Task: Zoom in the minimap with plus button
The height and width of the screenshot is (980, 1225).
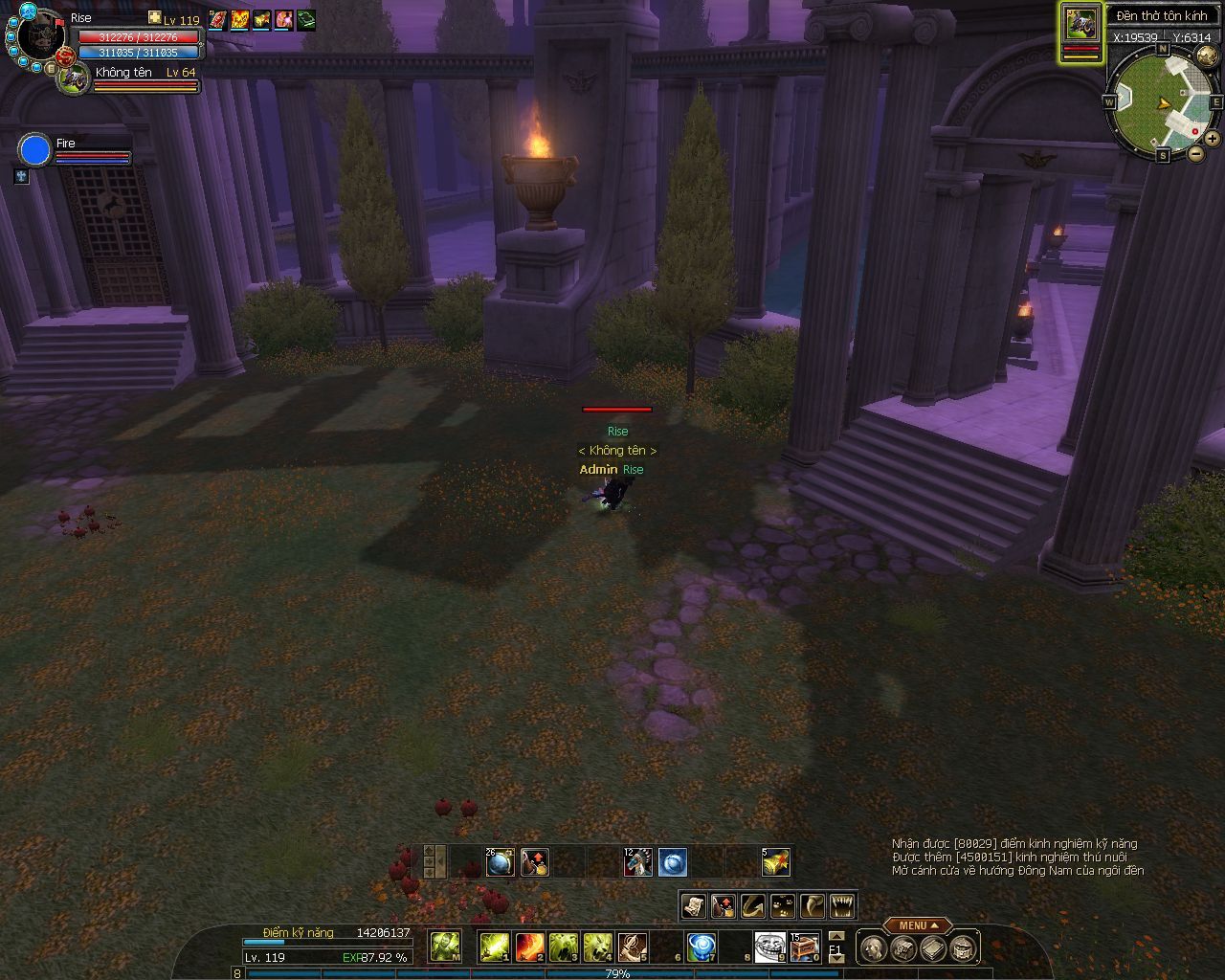Action: [x=1212, y=139]
